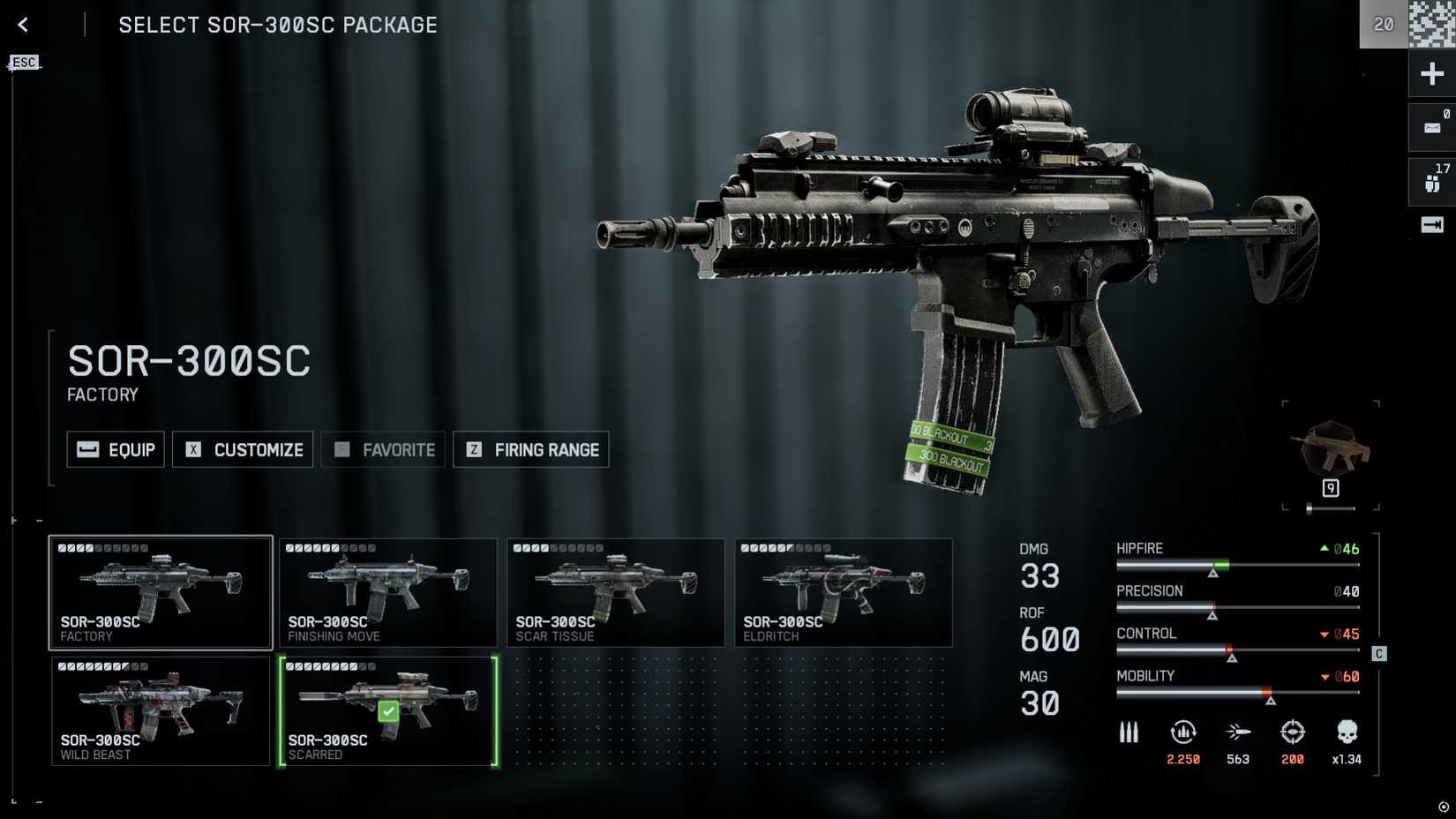Viewport: 1456px width, 819px height.
Task: Click the crosshair range stat icon
Action: (x=1293, y=733)
